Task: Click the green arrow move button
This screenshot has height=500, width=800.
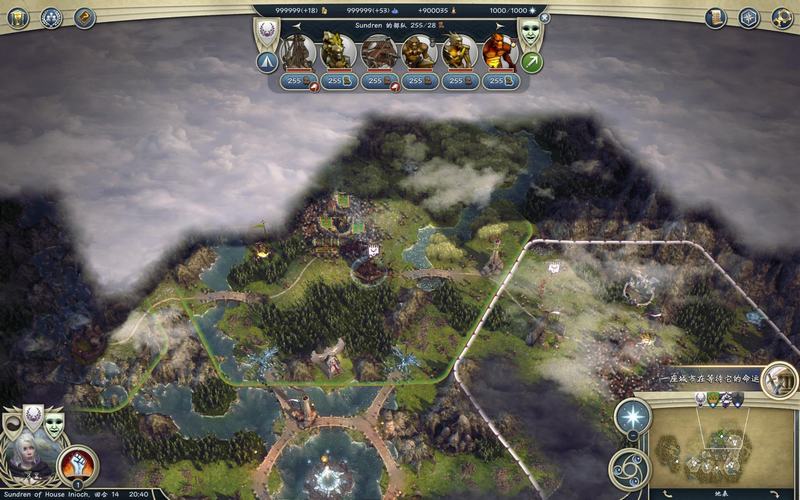Action: coord(532,63)
